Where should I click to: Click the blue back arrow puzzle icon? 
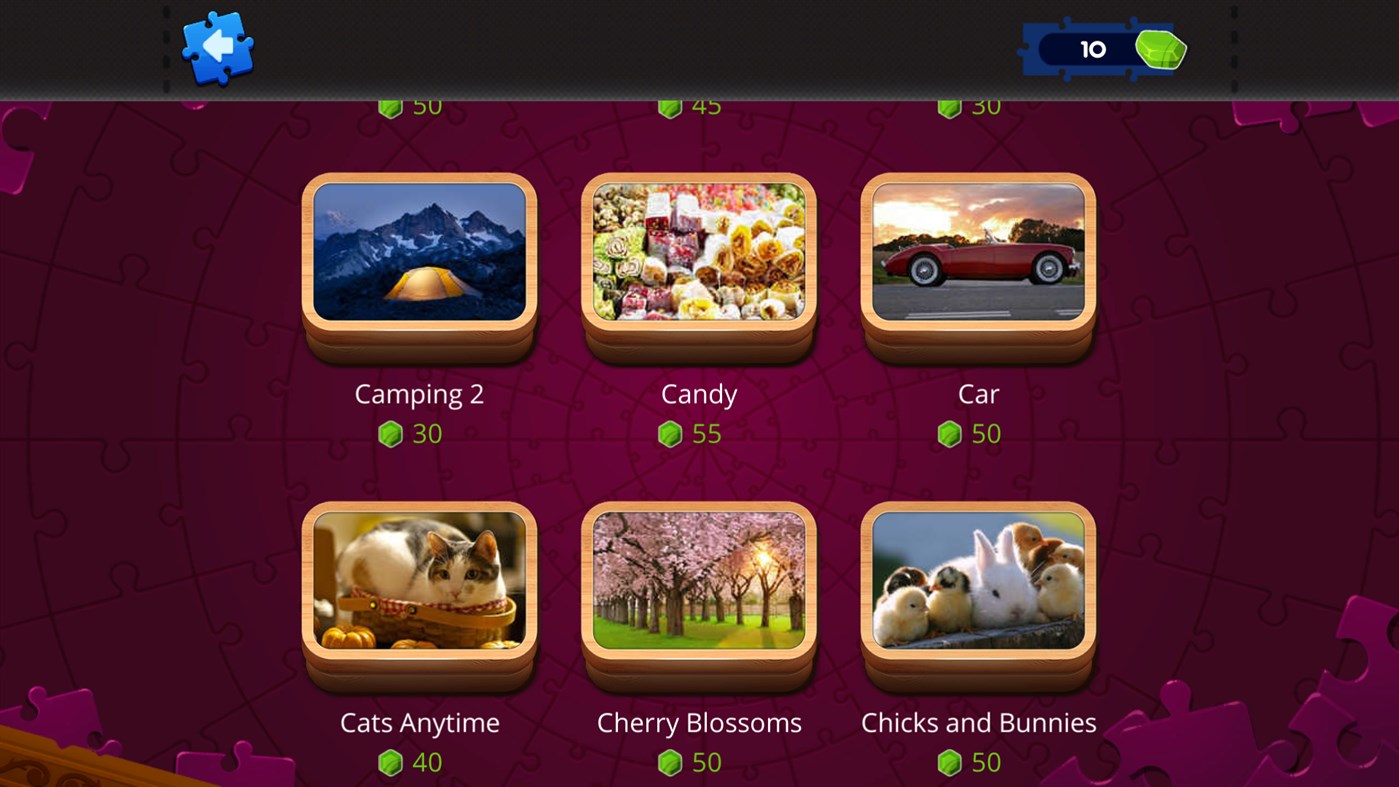218,47
